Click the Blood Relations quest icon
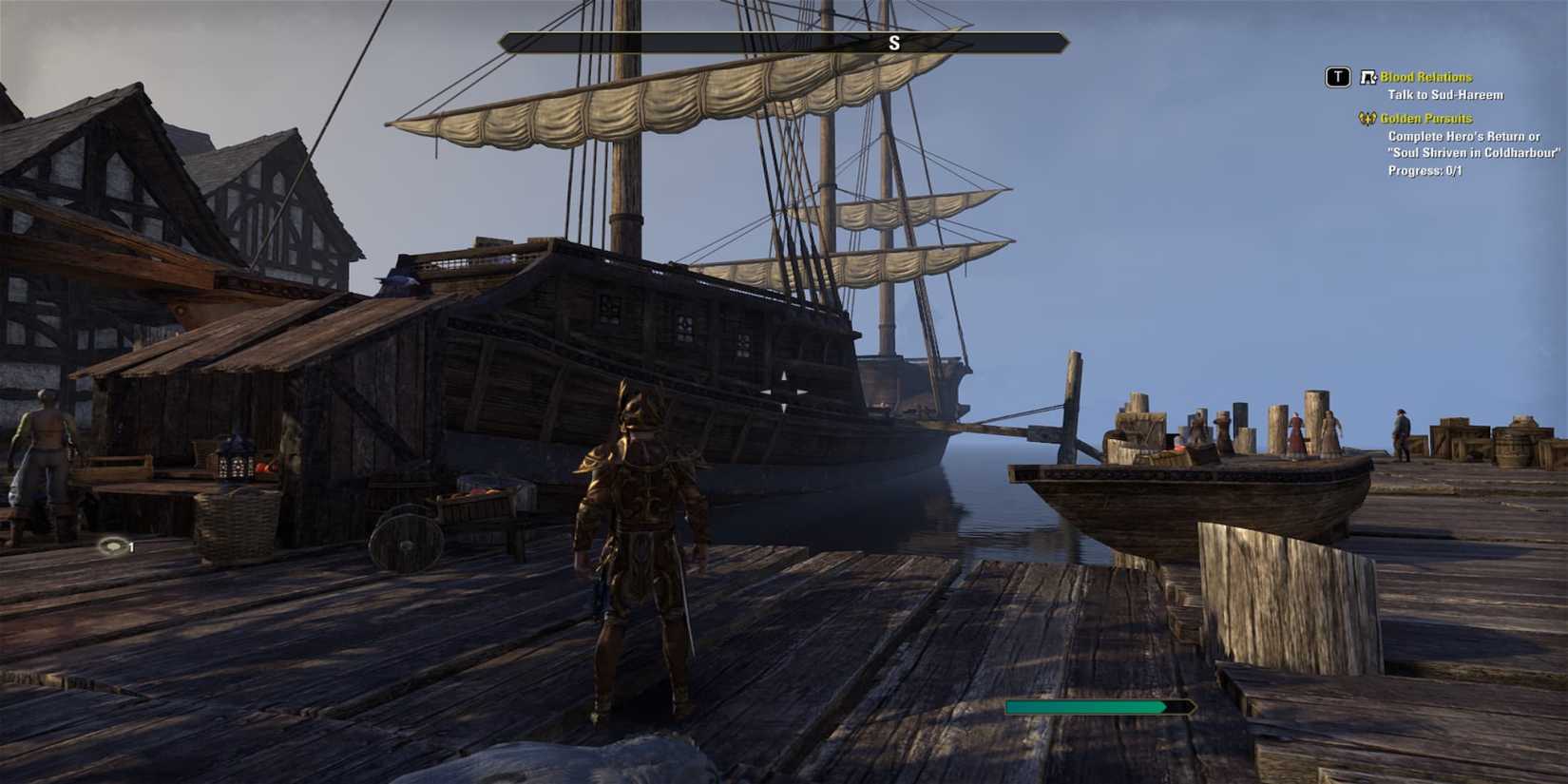This screenshot has height=784, width=1568. tap(1367, 76)
